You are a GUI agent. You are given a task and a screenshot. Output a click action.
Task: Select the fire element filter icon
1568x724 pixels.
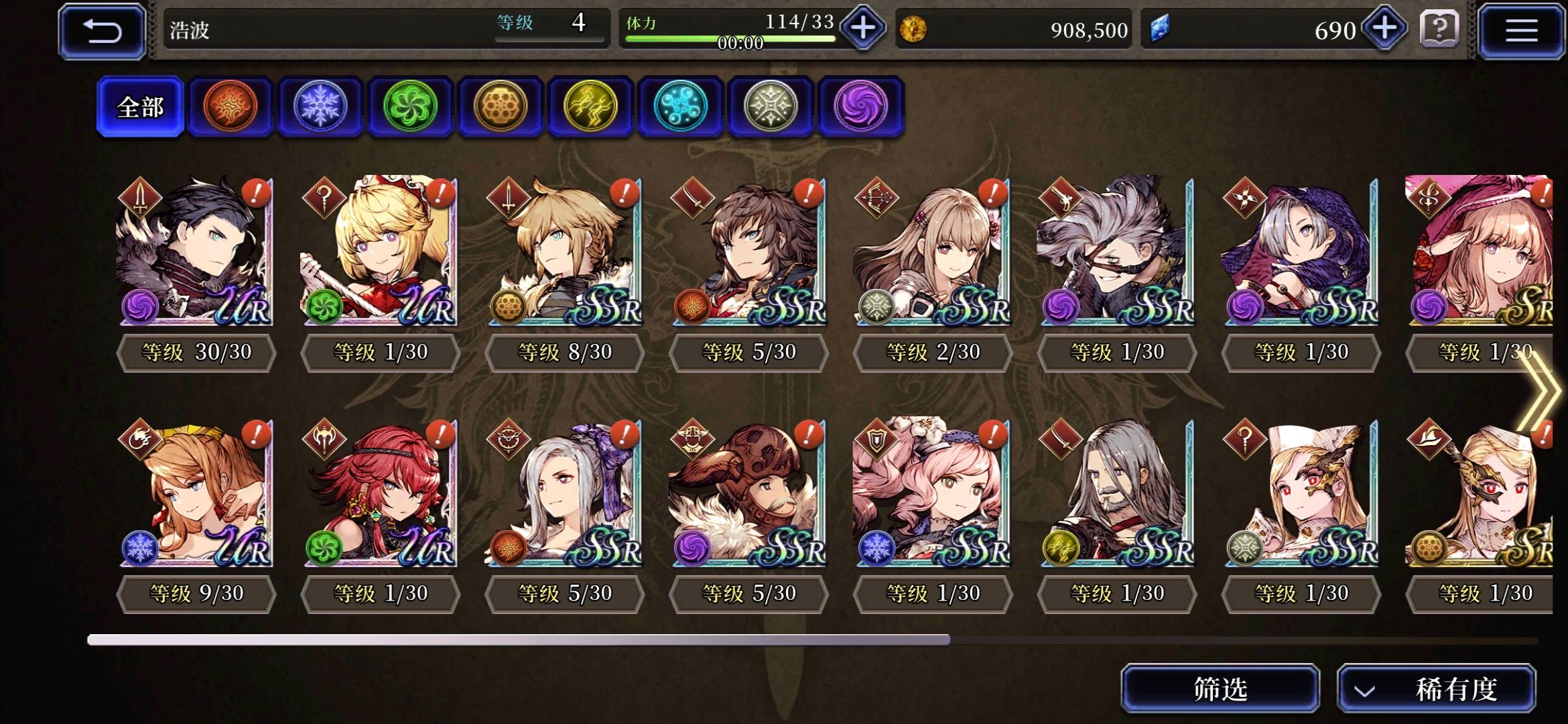231,107
